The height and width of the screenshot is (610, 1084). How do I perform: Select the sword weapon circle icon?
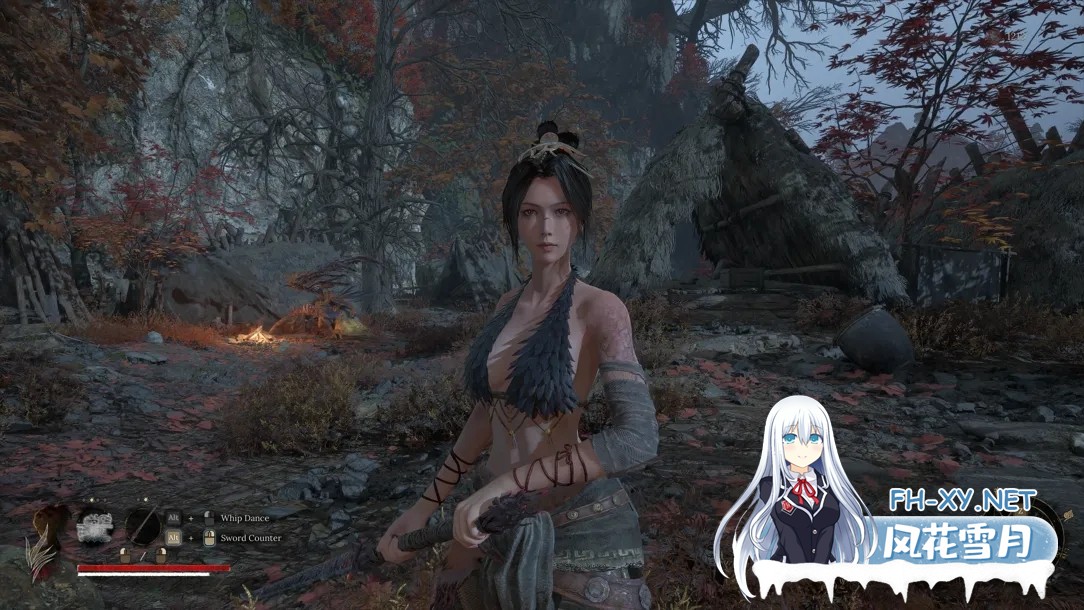[x=143, y=526]
